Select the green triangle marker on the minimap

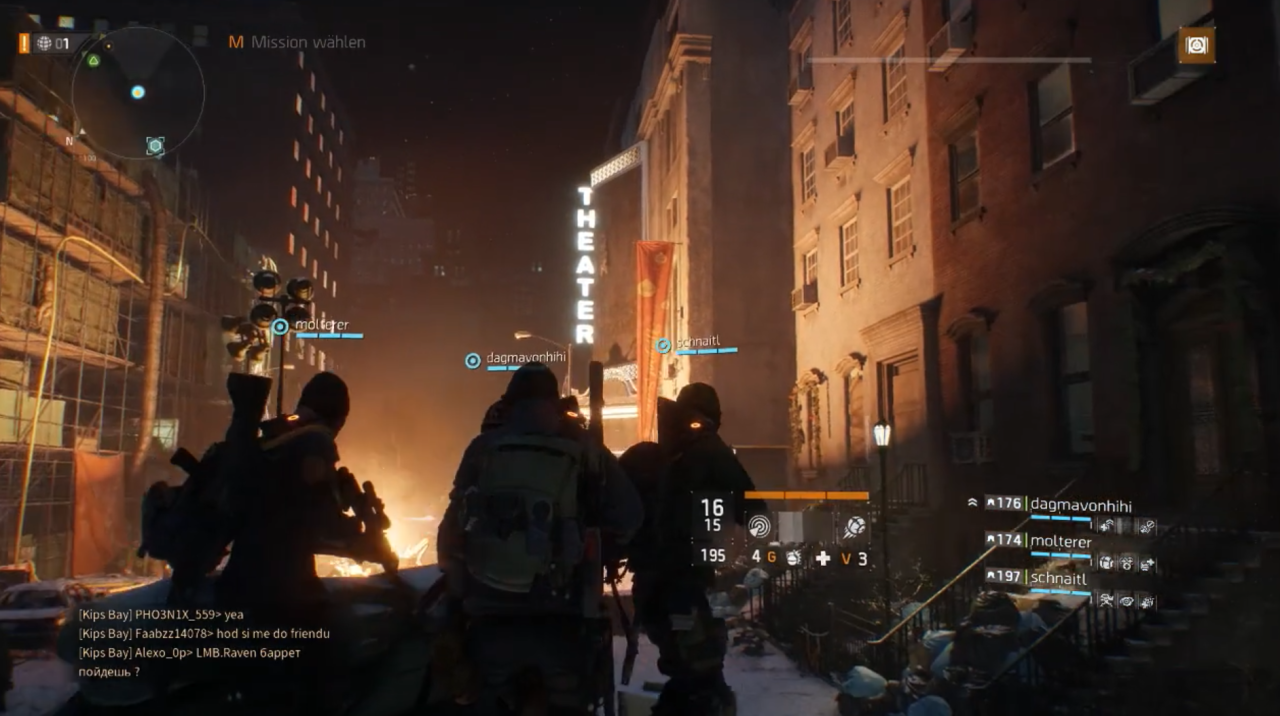[x=93, y=60]
